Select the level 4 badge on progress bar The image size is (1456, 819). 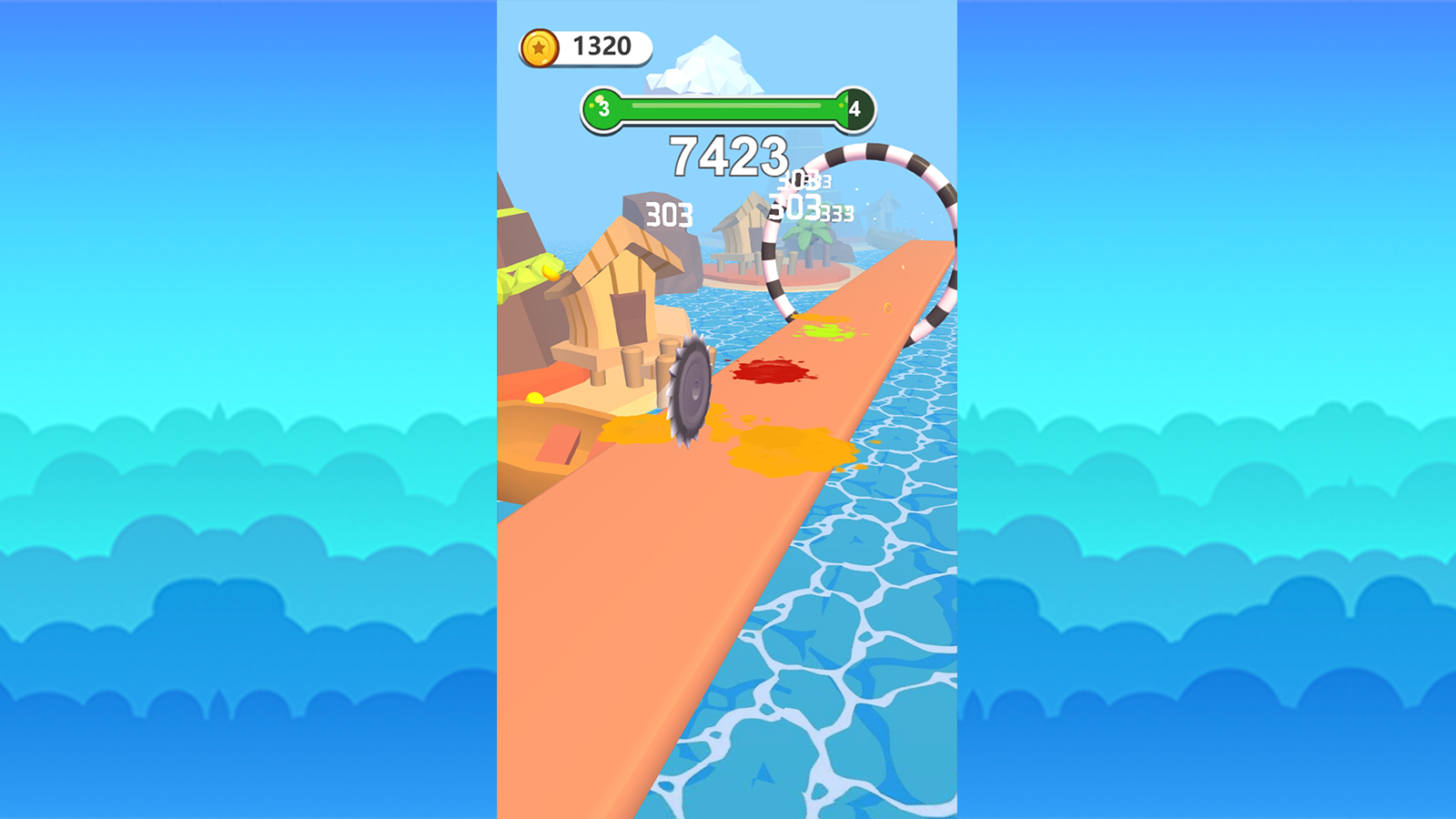click(x=854, y=107)
